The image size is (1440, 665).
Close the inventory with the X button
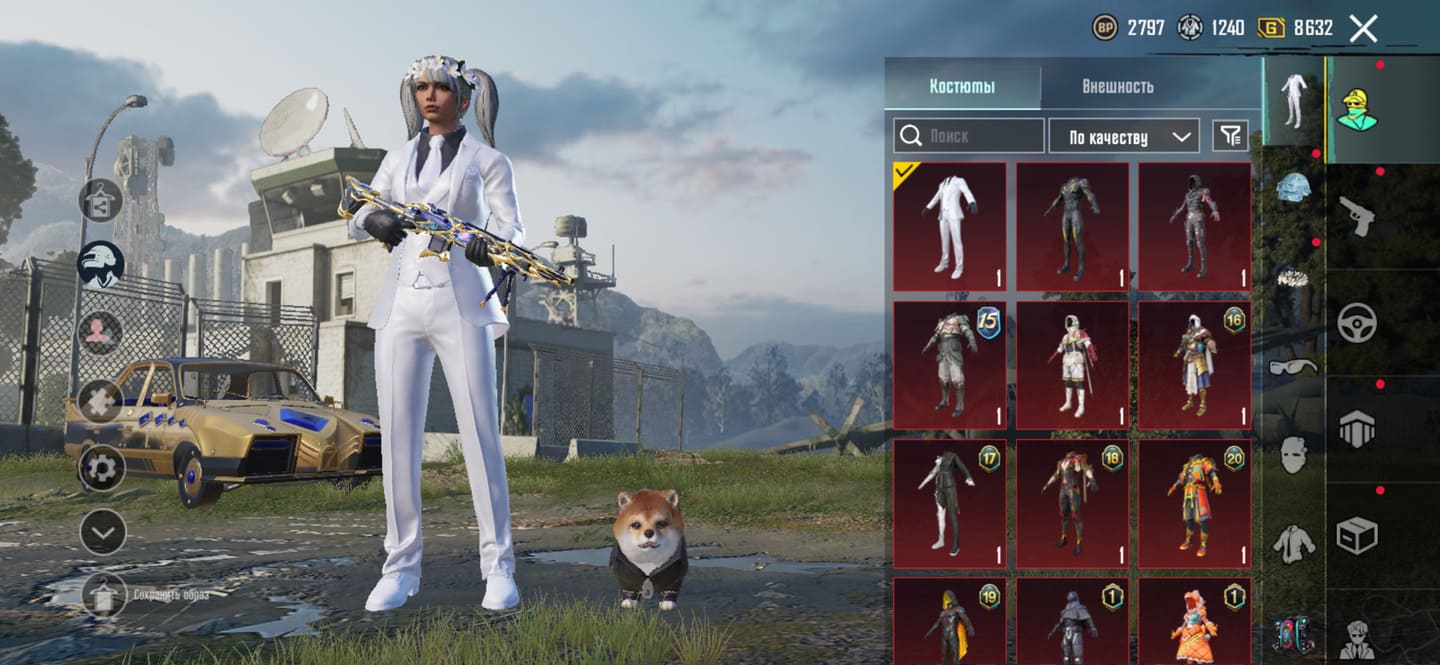click(x=1363, y=28)
